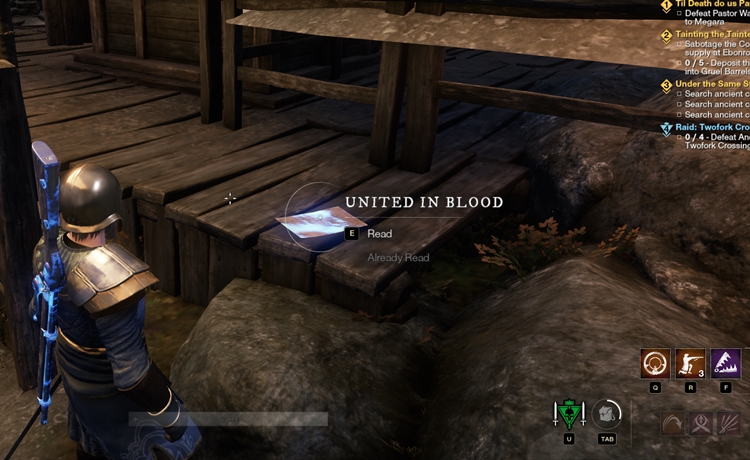This screenshot has height=460, width=750.
Task: Activate the orange circular target ability
Action: [x=656, y=363]
